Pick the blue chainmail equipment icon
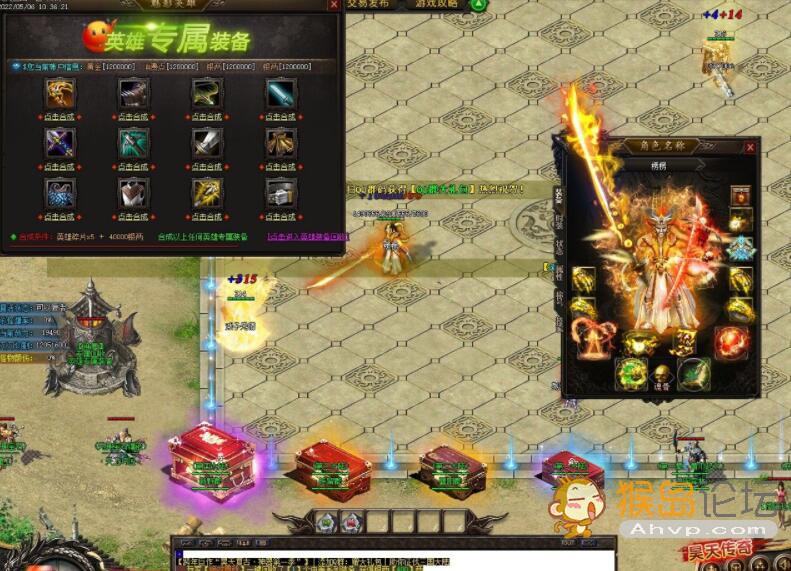This screenshot has height=571, width=791. [x=59, y=191]
